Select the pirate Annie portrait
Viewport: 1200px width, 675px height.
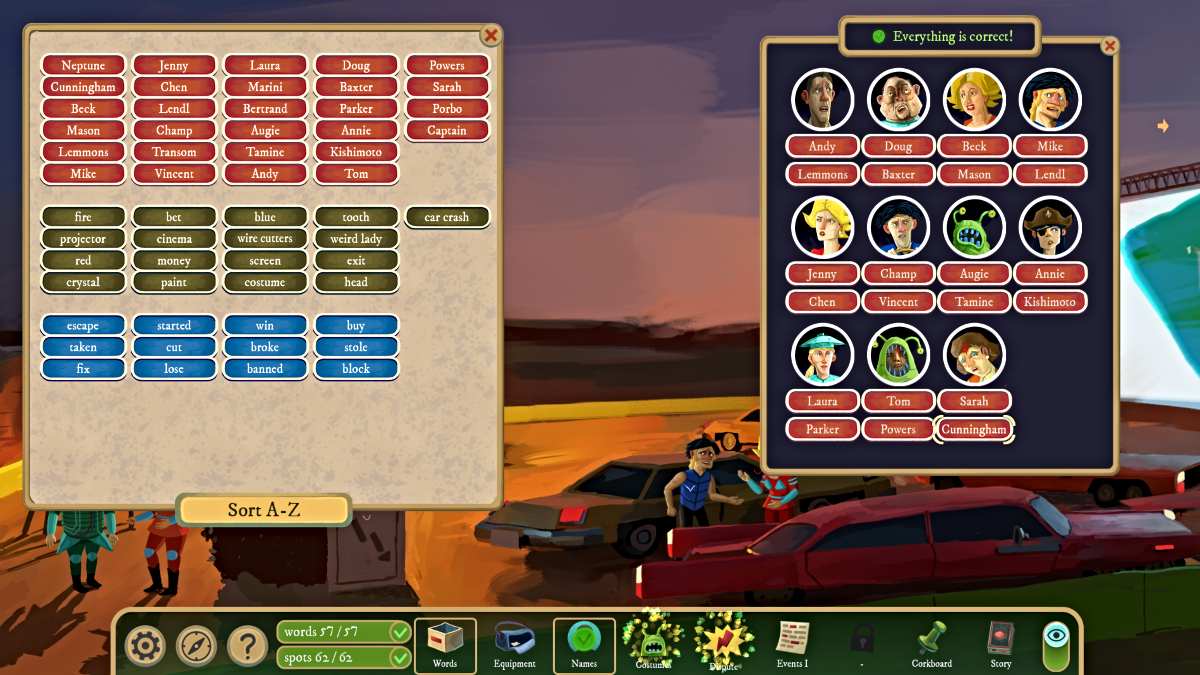coord(1050,227)
